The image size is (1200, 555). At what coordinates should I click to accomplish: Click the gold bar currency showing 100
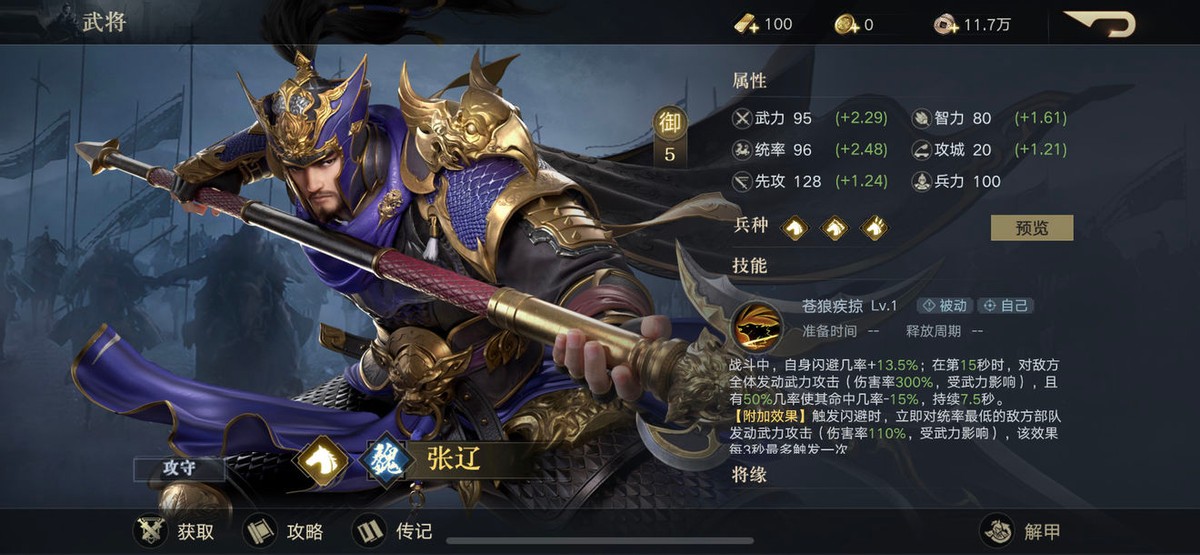(x=764, y=24)
